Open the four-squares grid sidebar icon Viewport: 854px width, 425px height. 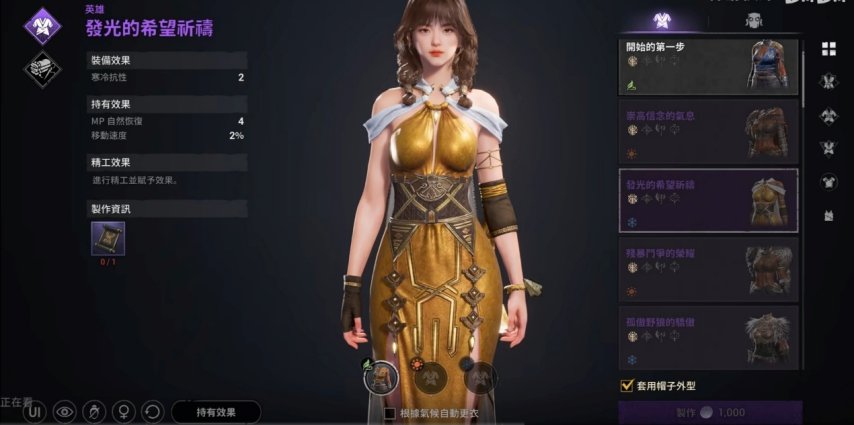click(828, 49)
